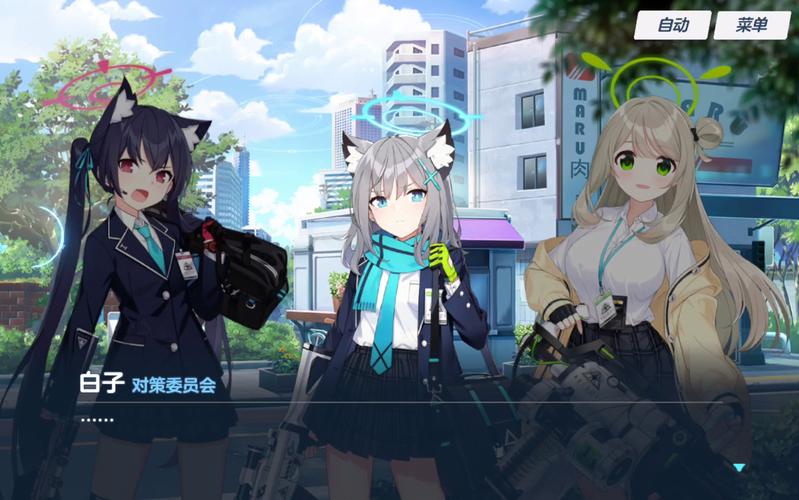This screenshot has height=500, width=799.
Task: Toggle the 自动 auto-play button
Action: (x=672, y=25)
